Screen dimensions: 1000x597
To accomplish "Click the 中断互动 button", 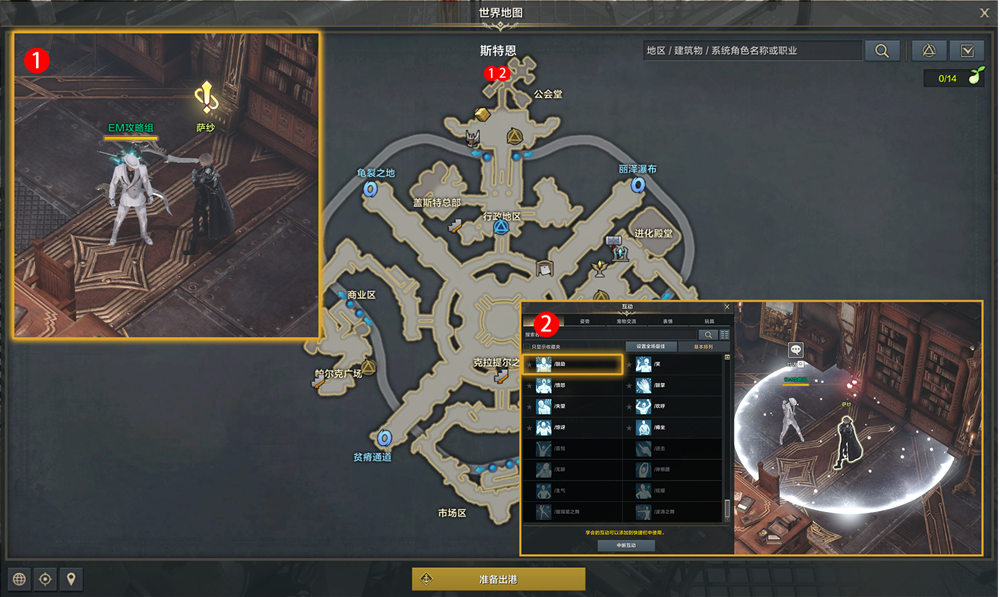I will pos(626,546).
